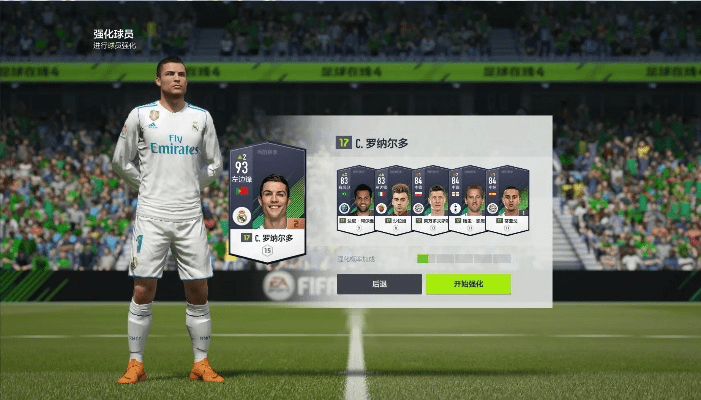This screenshot has height=400, width=701.
Task: Click the green 开始强化 start upgrade button
Action: click(x=468, y=284)
